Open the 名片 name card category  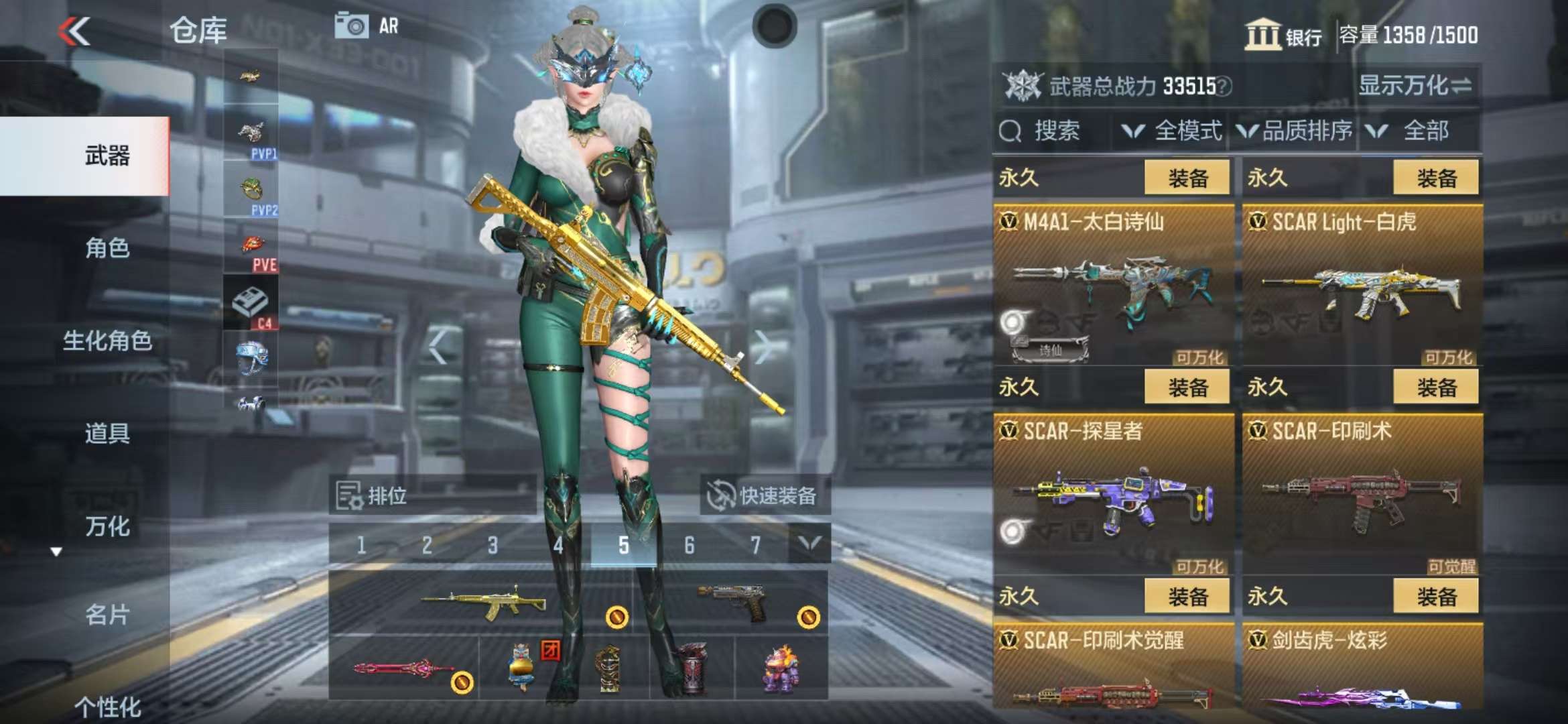(107, 615)
